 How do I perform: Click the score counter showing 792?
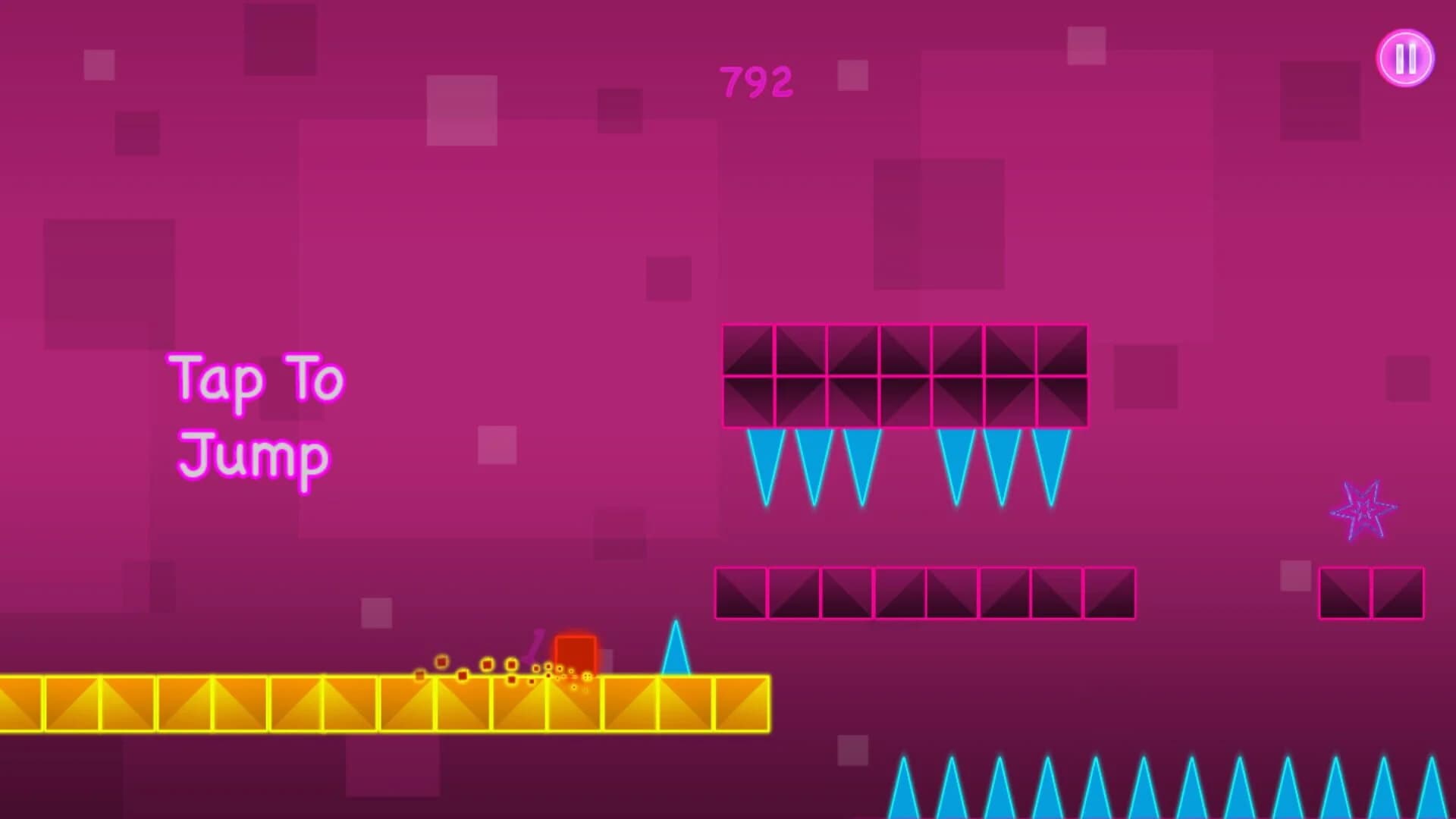[756, 80]
